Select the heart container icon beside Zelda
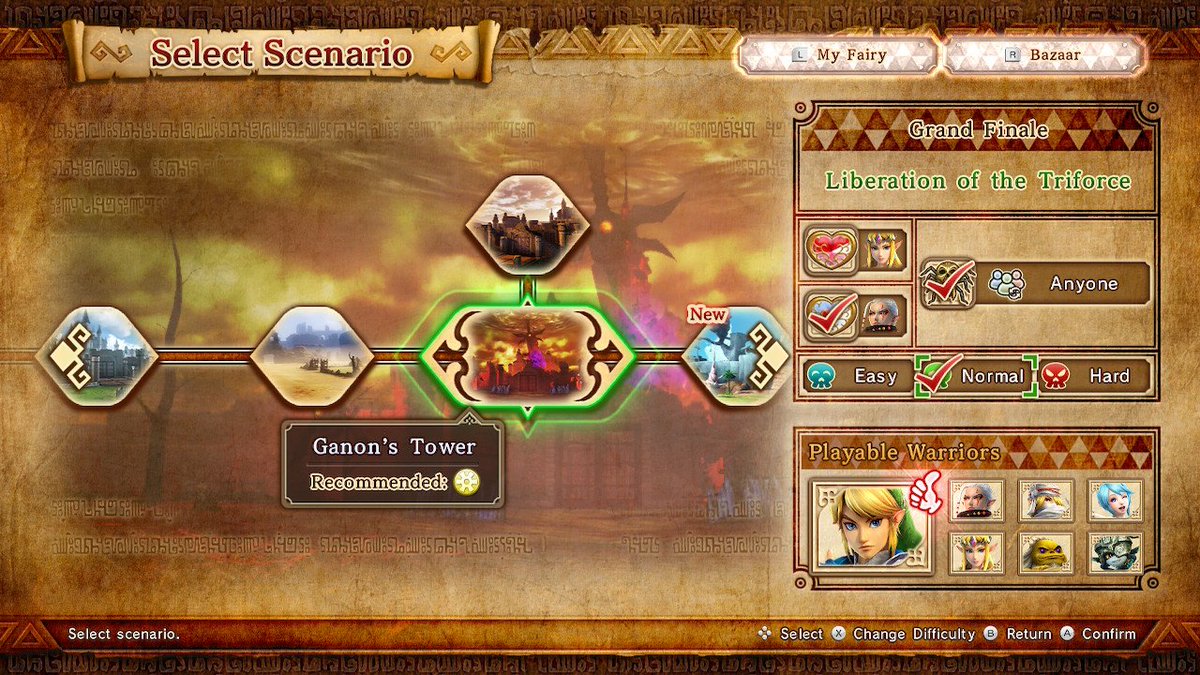This screenshot has width=1200, height=675. pos(832,251)
